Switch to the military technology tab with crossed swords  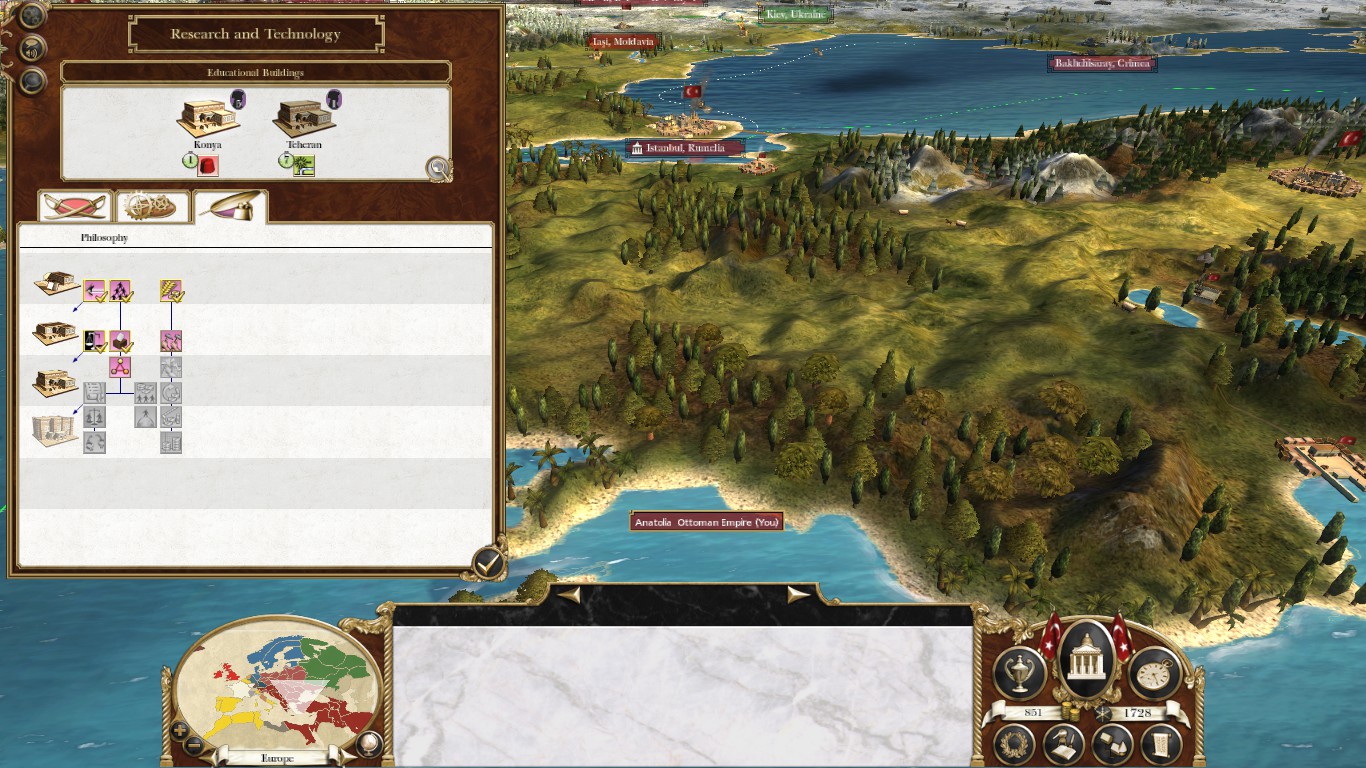[x=74, y=206]
